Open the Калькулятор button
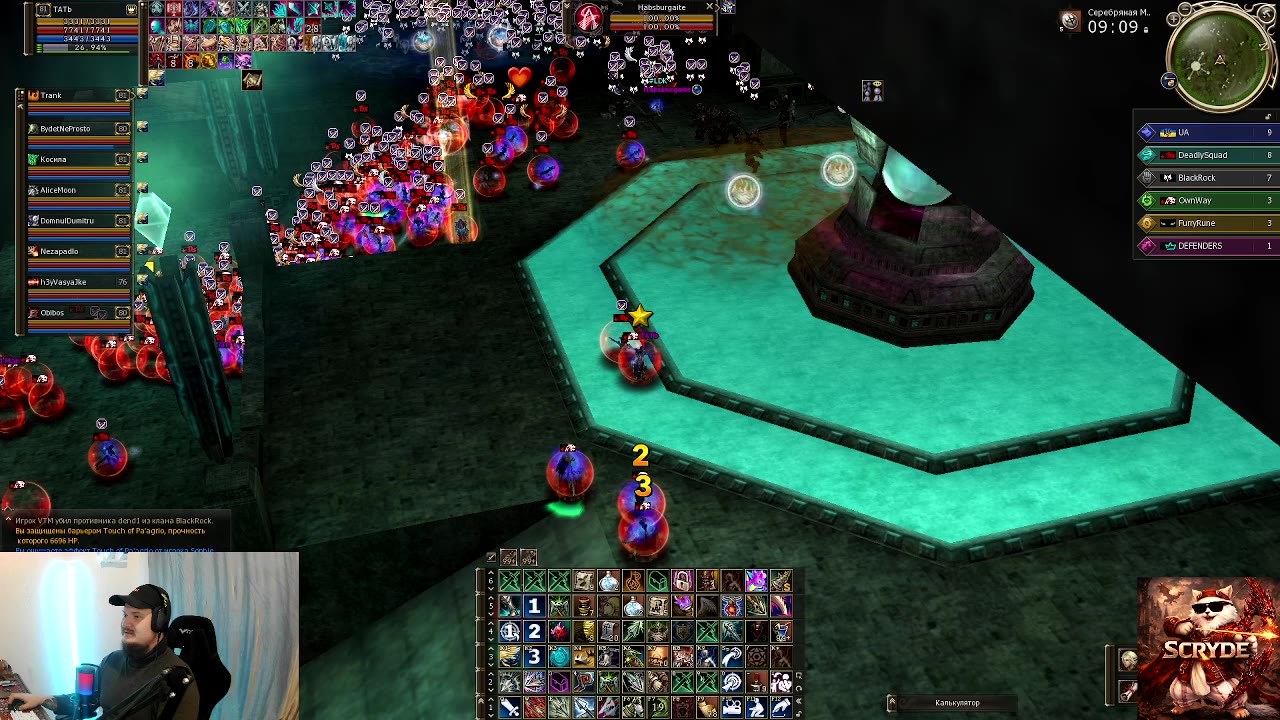Screen dimensions: 1280x720 click(957, 703)
